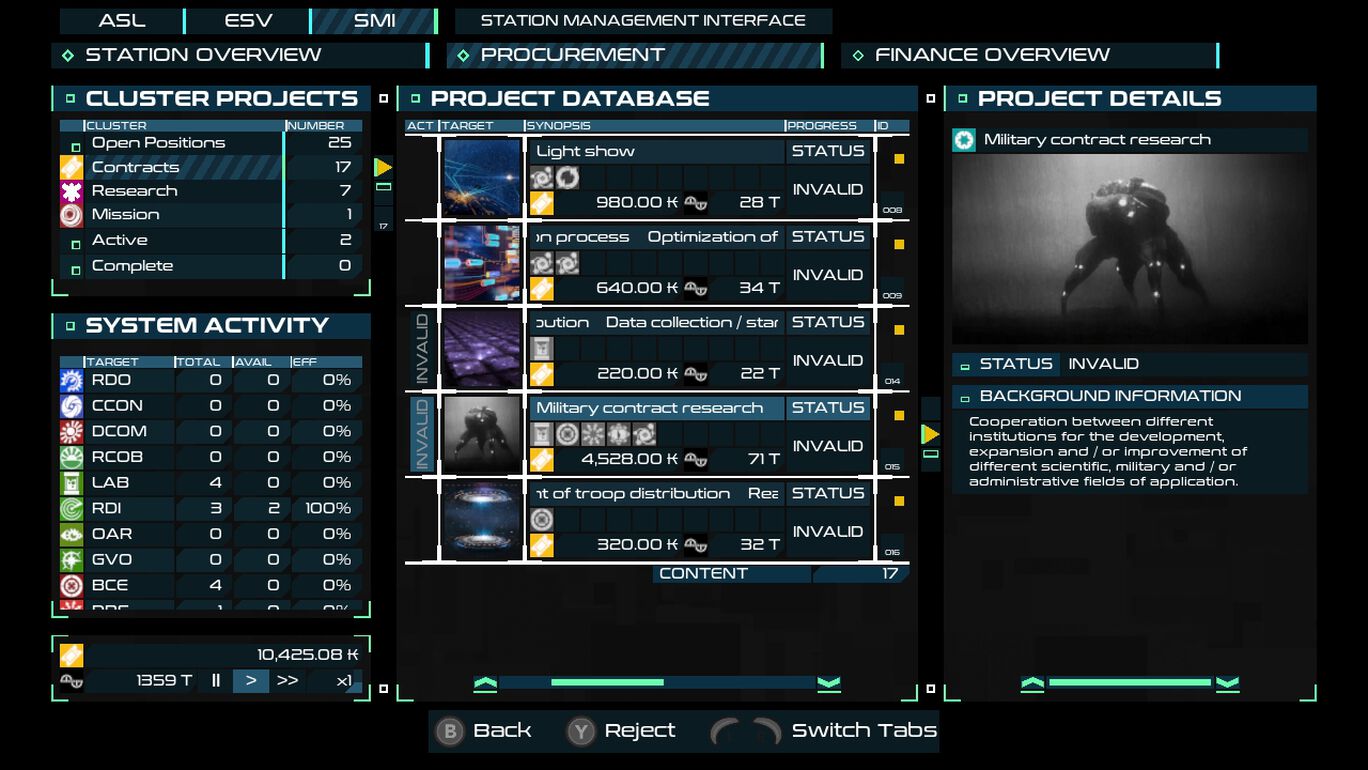The image size is (1368, 770).
Task: Set time to normal play speed
Action: (x=251, y=681)
